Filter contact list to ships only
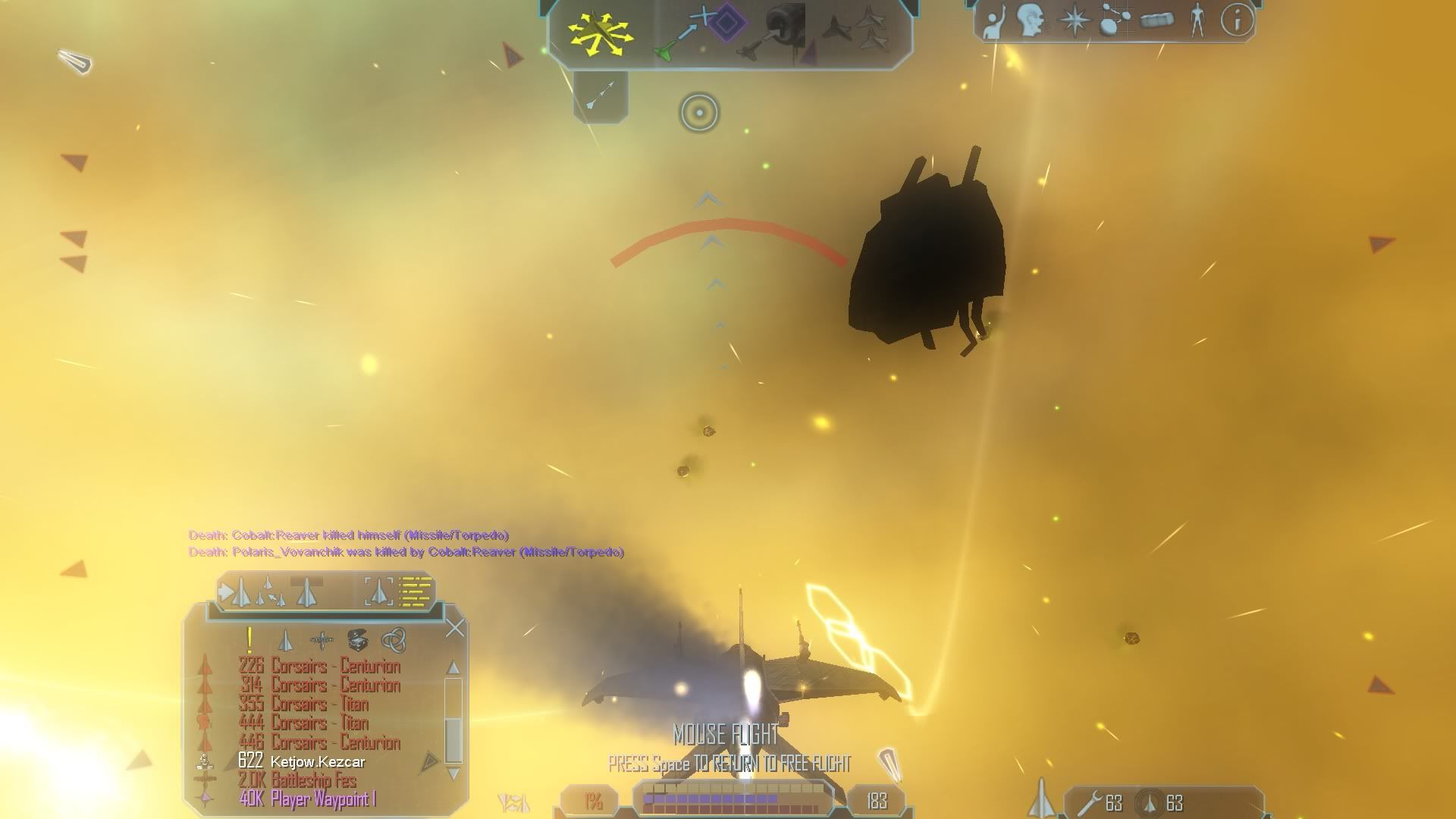Image resolution: width=1456 pixels, height=819 pixels. tap(285, 641)
